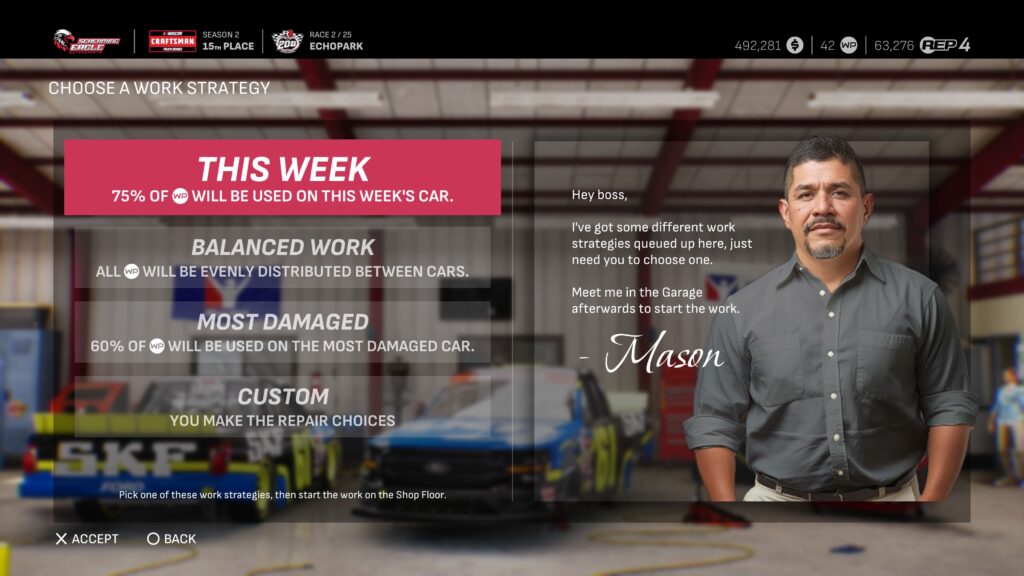This screenshot has height=576, width=1024.
Task: Choose the Balanced Work strategy
Action: click(x=282, y=257)
